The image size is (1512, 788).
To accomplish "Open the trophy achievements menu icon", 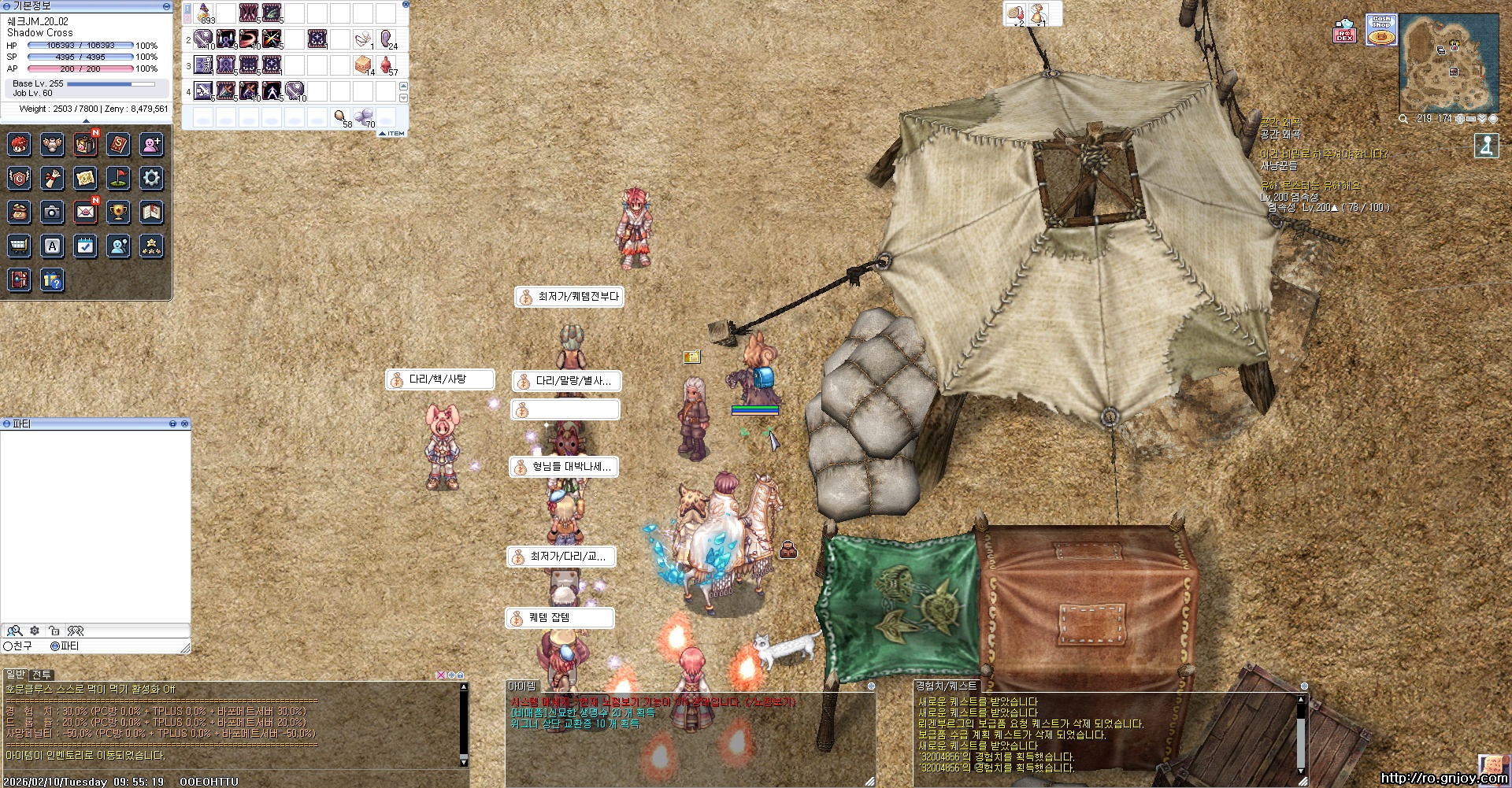I will pyautogui.click(x=118, y=212).
